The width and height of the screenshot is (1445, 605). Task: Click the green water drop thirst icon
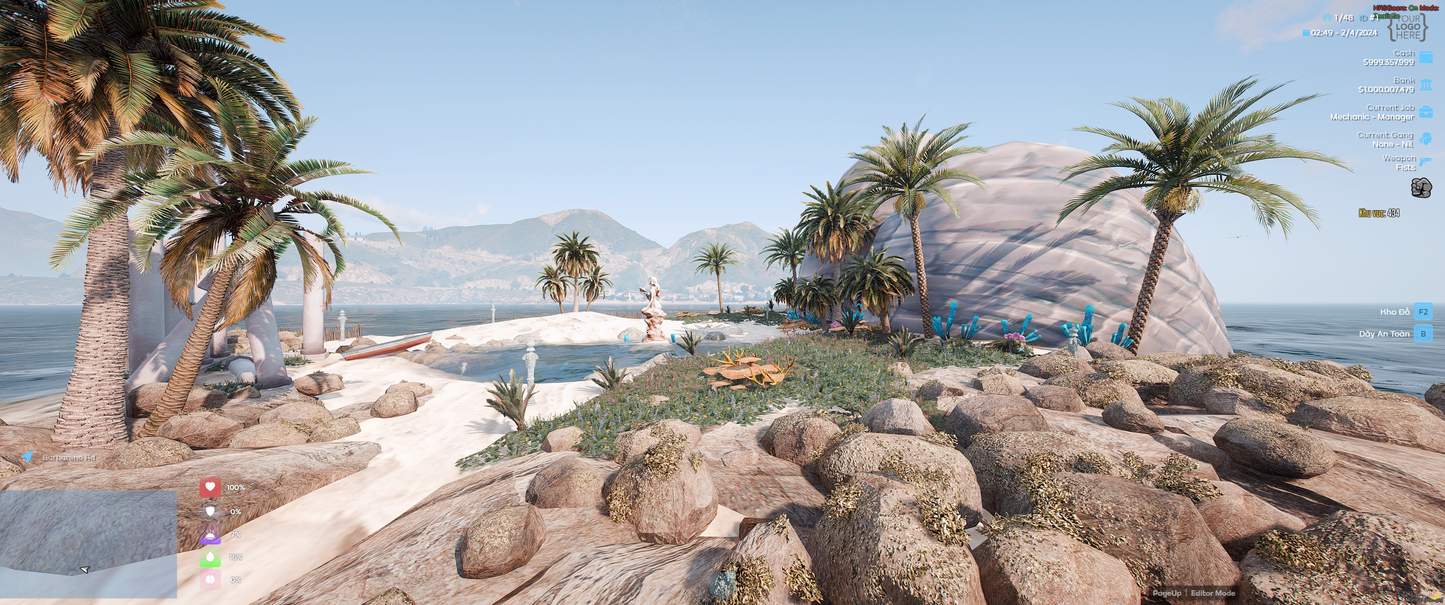(210, 557)
